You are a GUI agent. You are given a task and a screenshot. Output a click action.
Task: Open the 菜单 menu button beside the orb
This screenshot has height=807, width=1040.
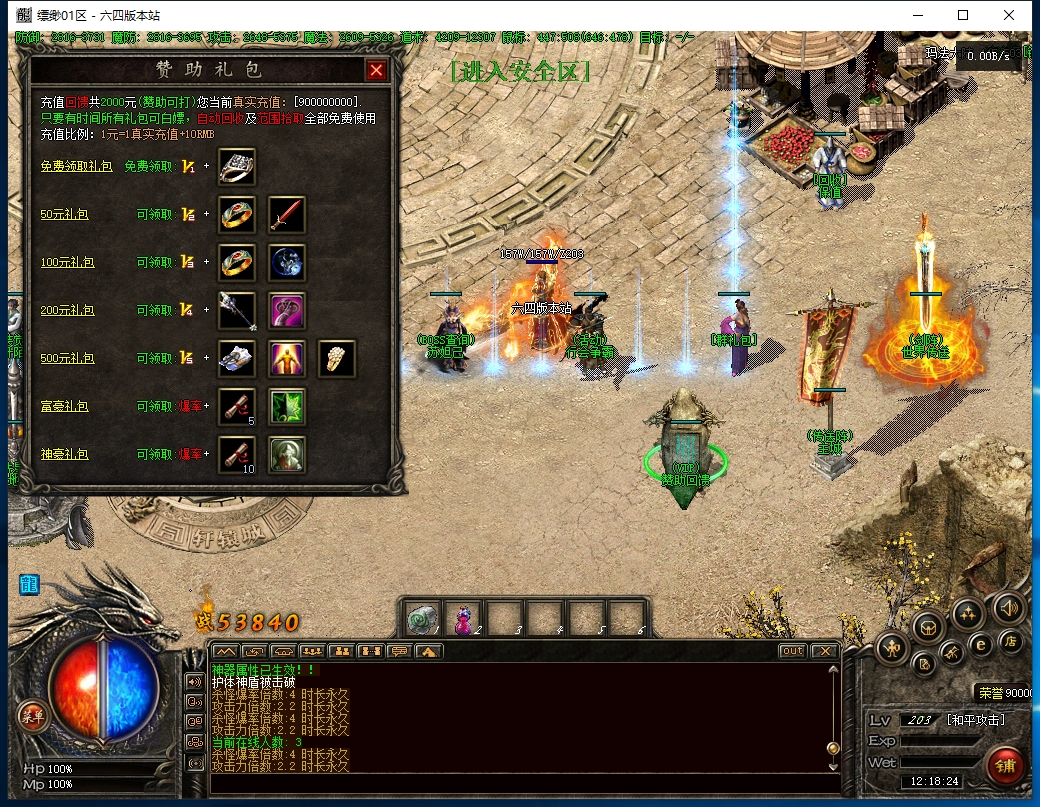tap(32, 714)
